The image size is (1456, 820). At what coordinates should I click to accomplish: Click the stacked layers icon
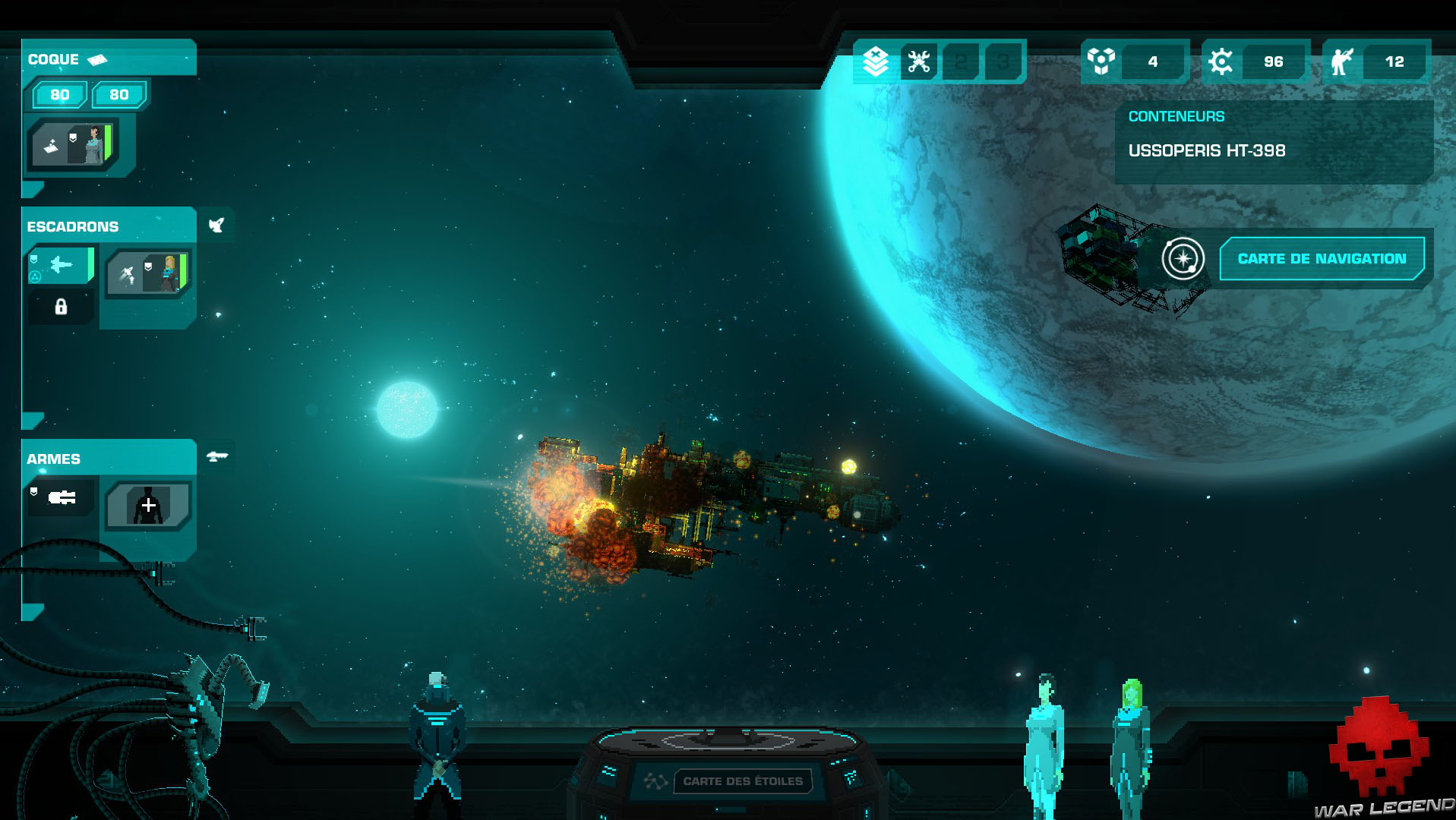[x=876, y=61]
